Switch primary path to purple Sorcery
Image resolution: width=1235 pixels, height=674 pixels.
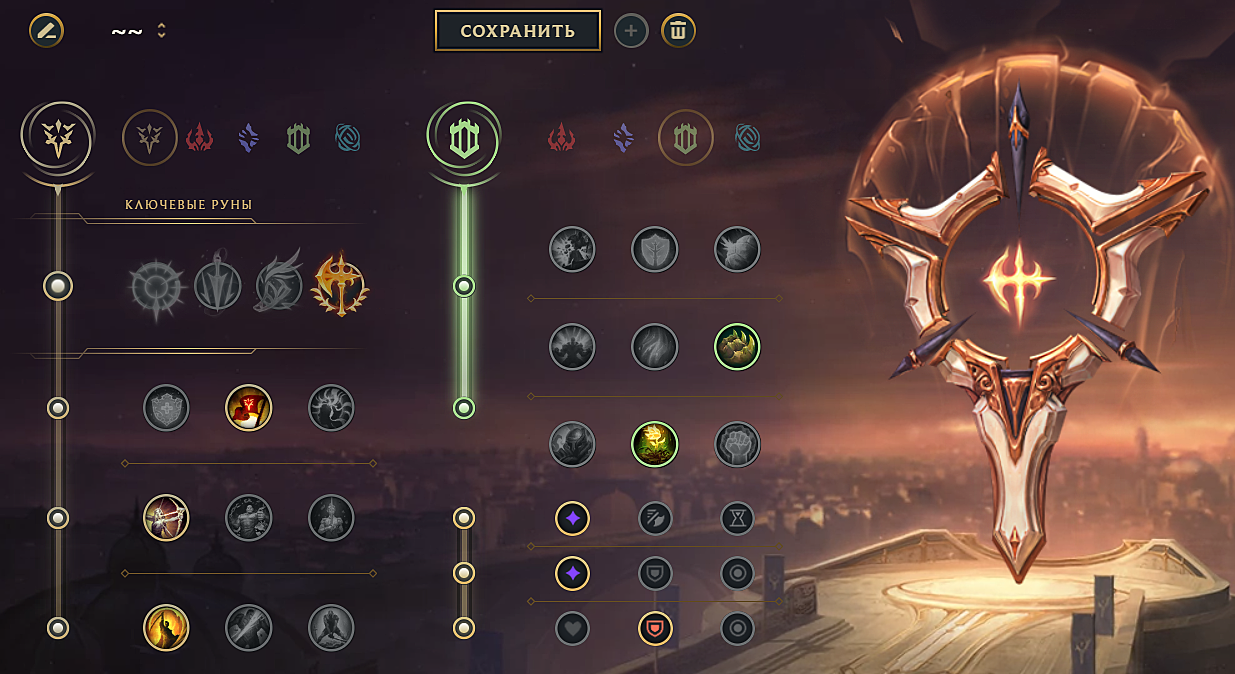tap(248, 138)
